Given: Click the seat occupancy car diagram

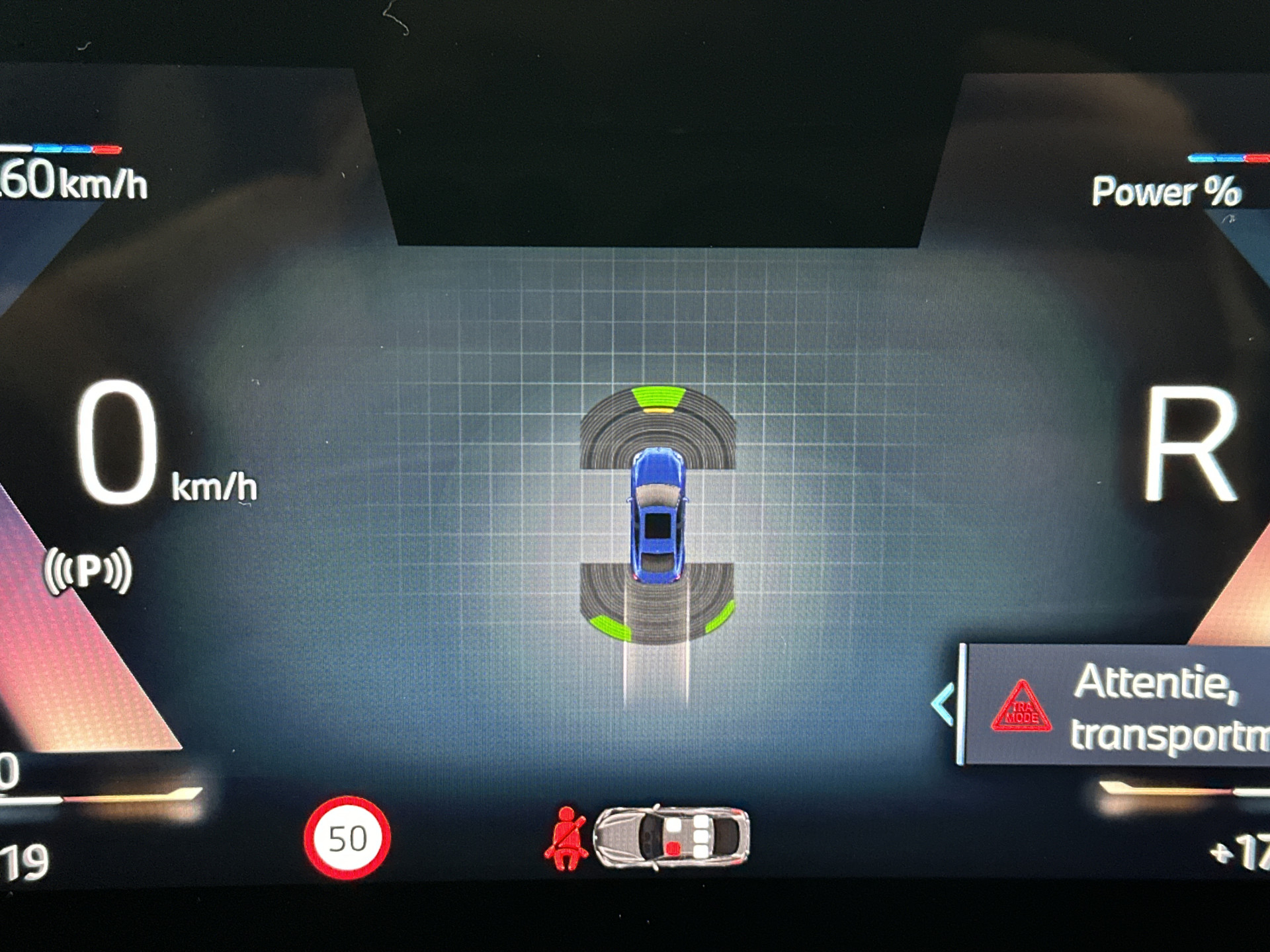Looking at the screenshot, I should [671, 836].
